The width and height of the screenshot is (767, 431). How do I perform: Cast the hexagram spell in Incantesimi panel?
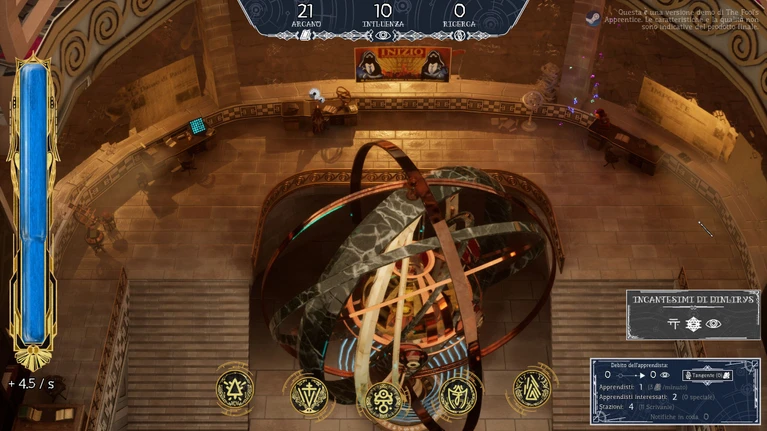[693, 324]
